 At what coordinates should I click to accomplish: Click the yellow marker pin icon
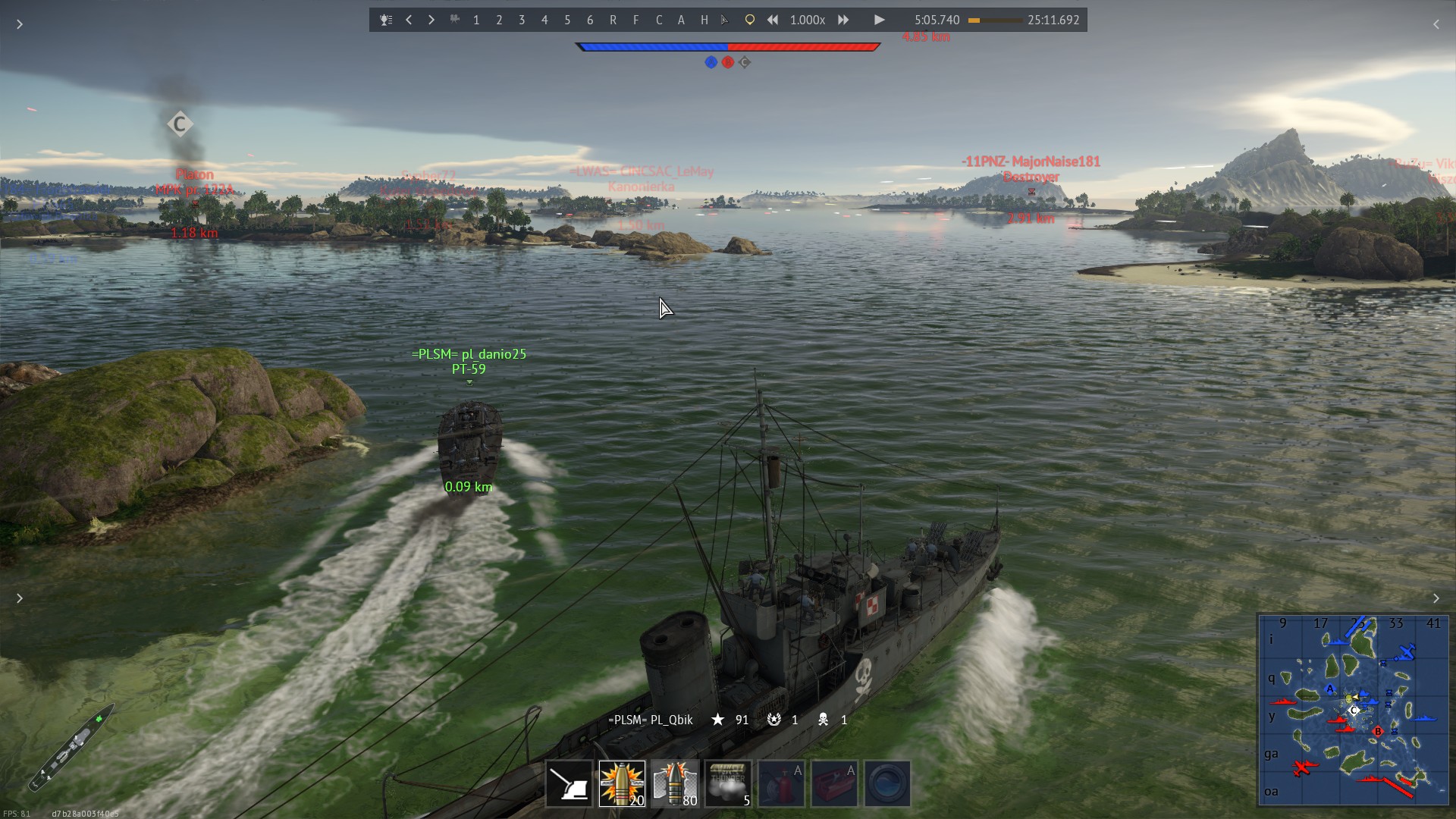pyautogui.click(x=749, y=20)
